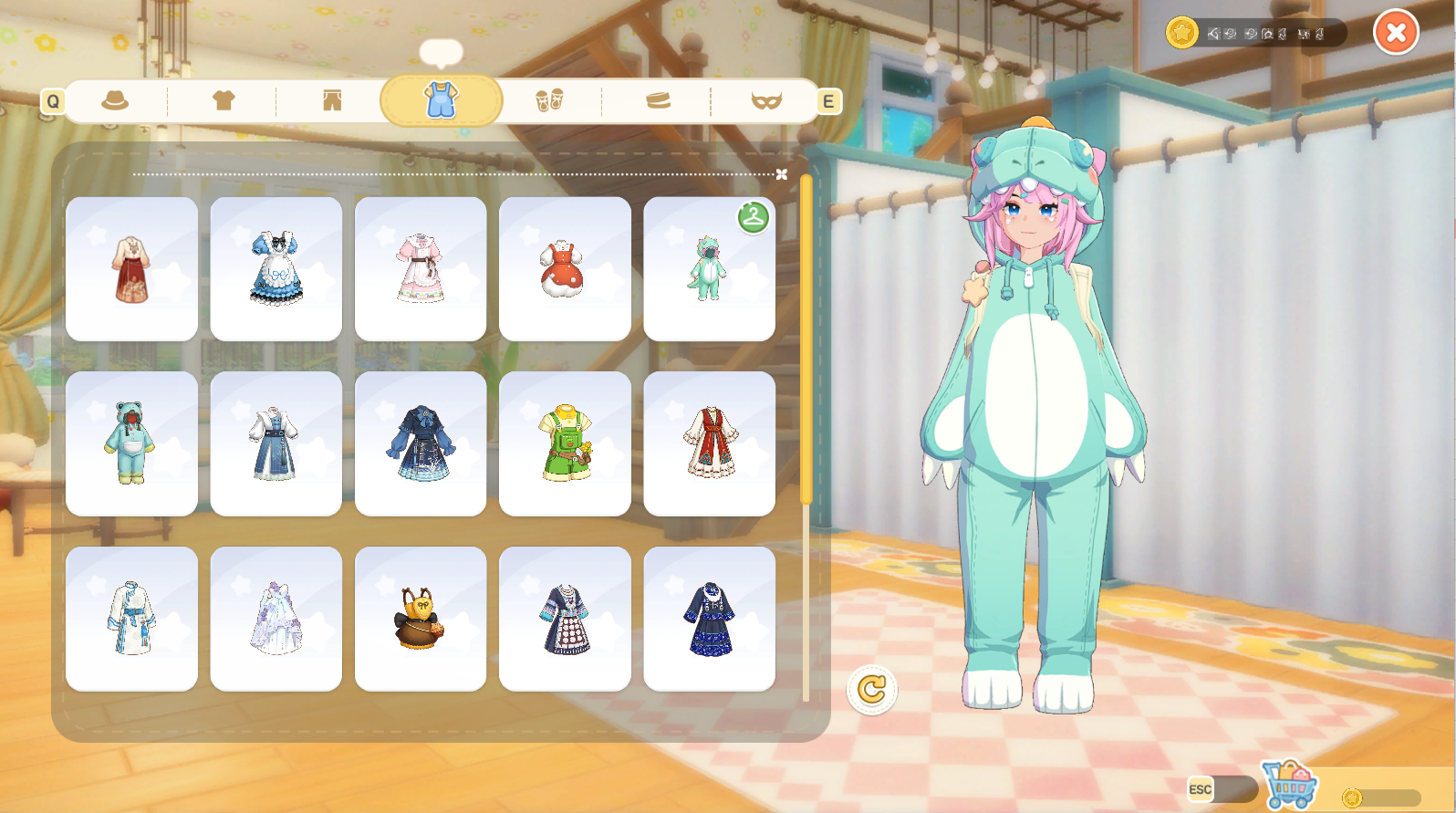The width and height of the screenshot is (1456, 813).
Task: Pick the blue bear onesie outfit
Action: click(131, 443)
